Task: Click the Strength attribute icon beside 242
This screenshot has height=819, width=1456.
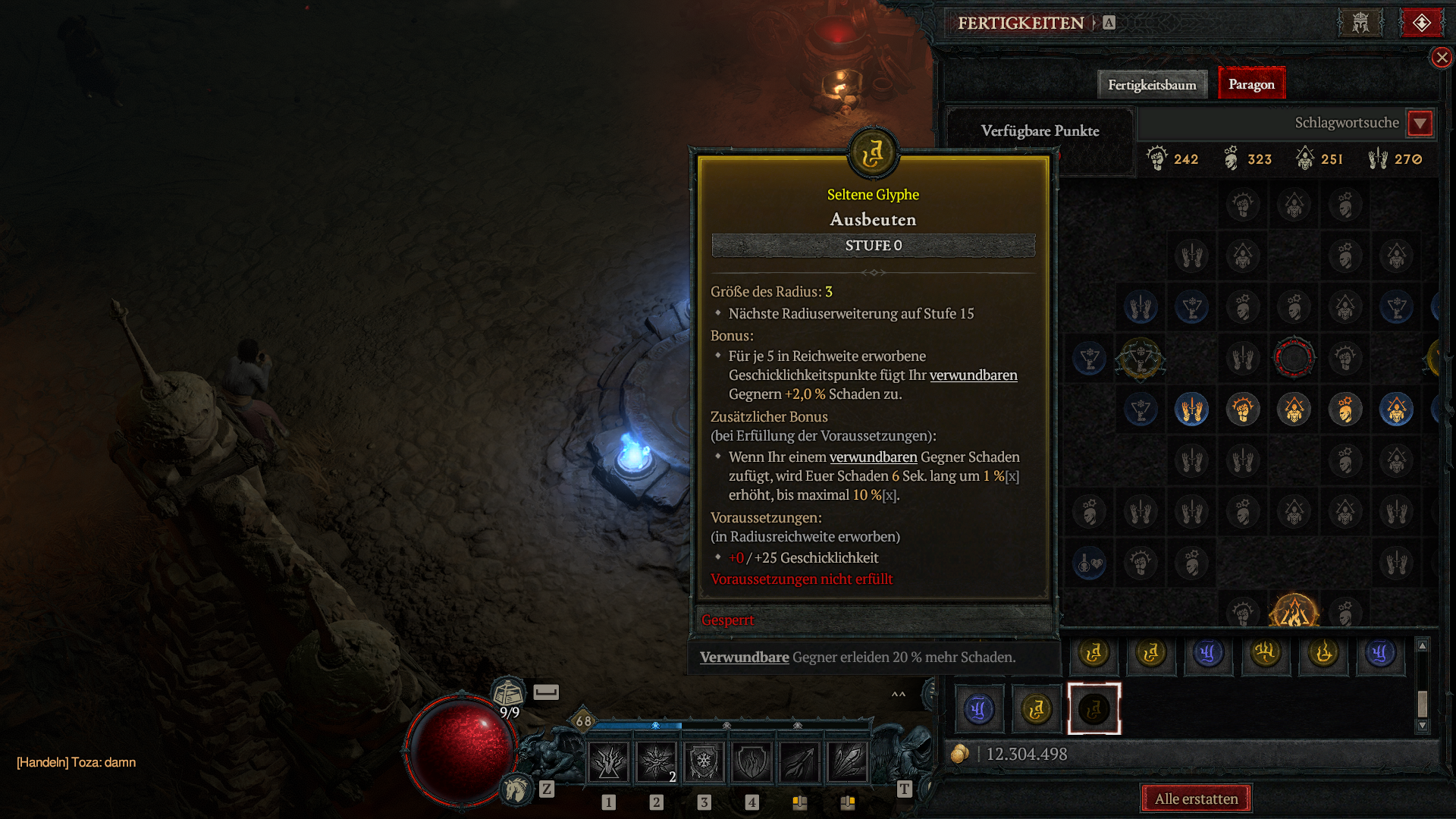Action: point(1159,158)
